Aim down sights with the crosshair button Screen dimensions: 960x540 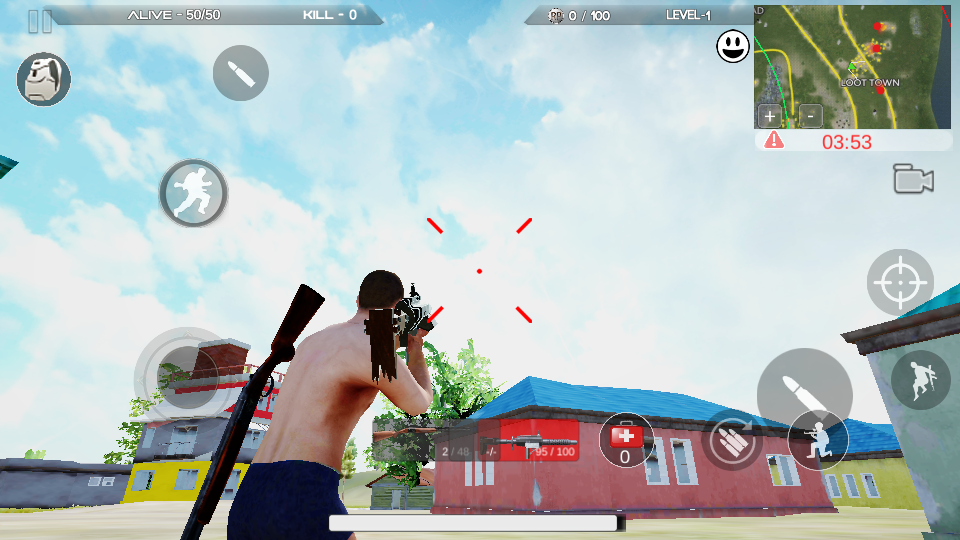click(900, 283)
